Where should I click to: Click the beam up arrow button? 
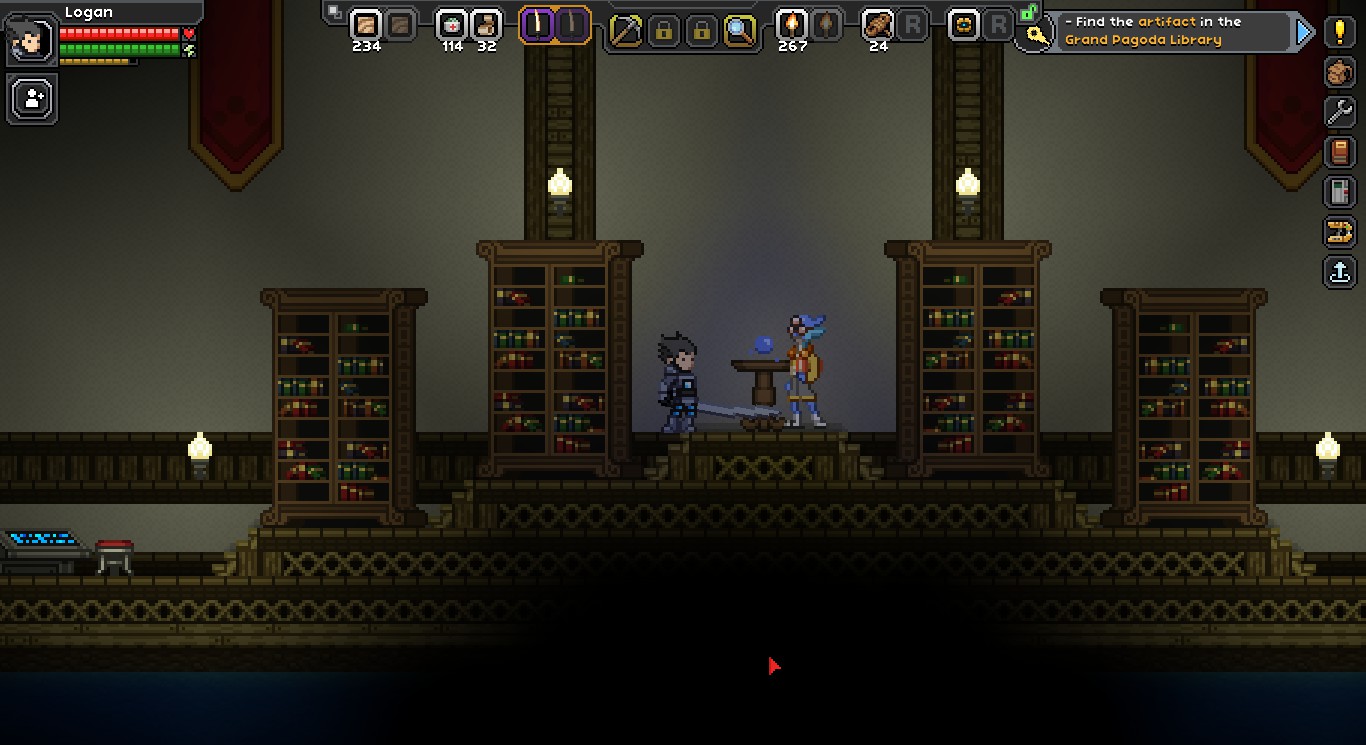[x=1340, y=271]
